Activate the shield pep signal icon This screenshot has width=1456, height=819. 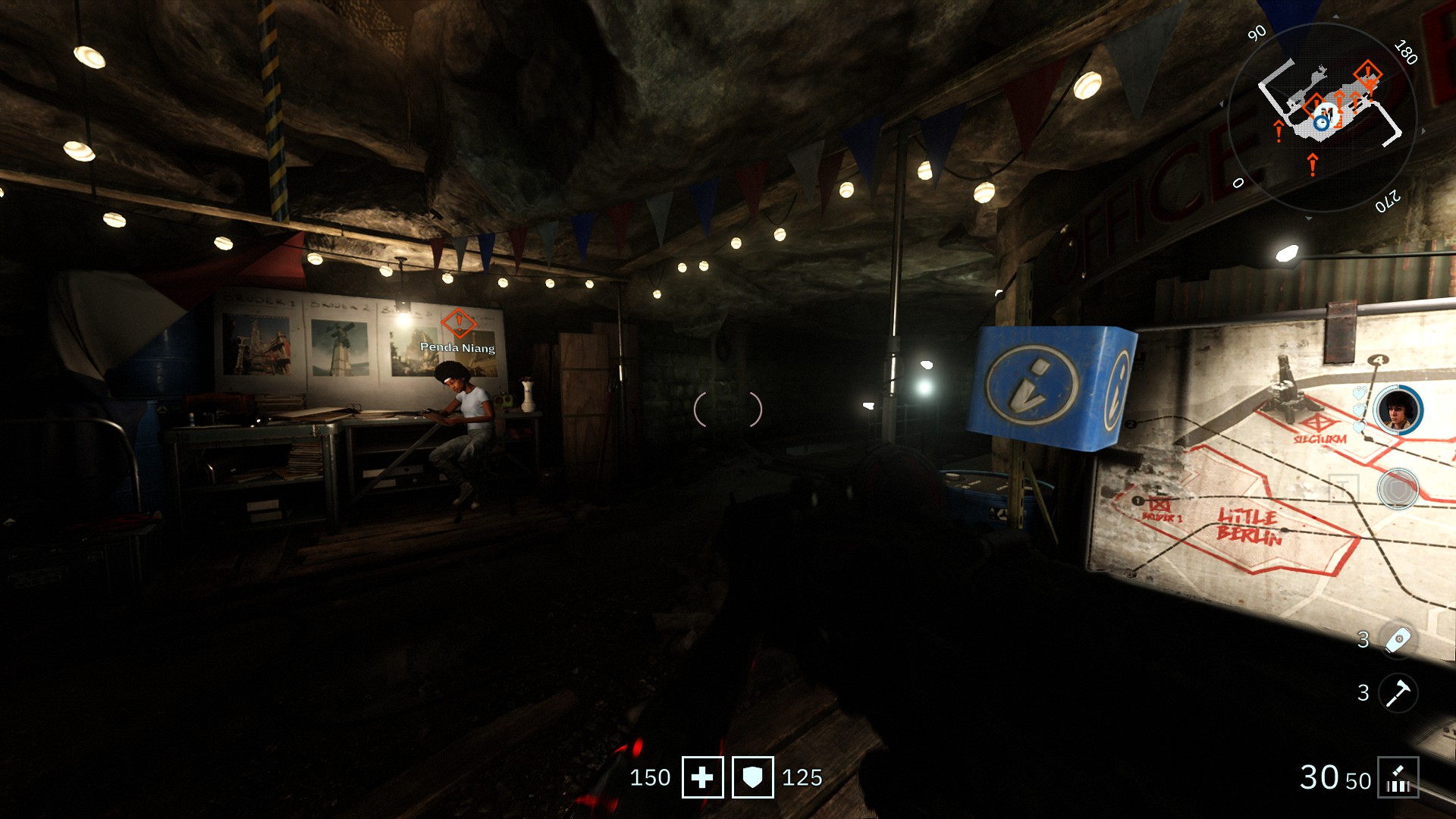coord(1397,489)
